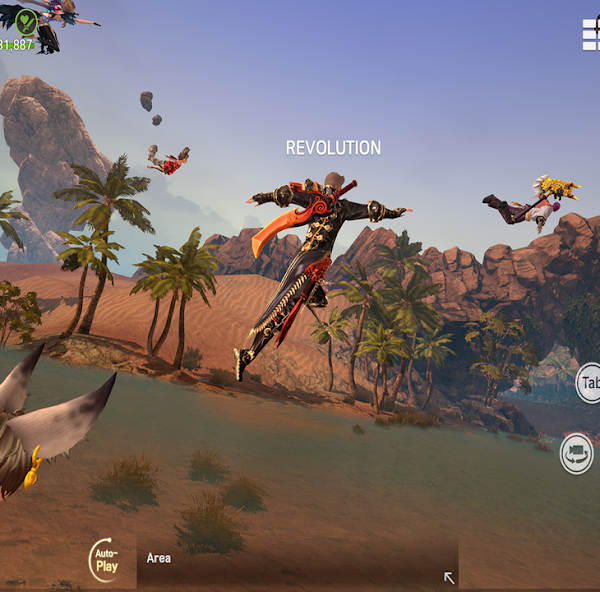Select the green heart and sword icon

[x=26, y=22]
